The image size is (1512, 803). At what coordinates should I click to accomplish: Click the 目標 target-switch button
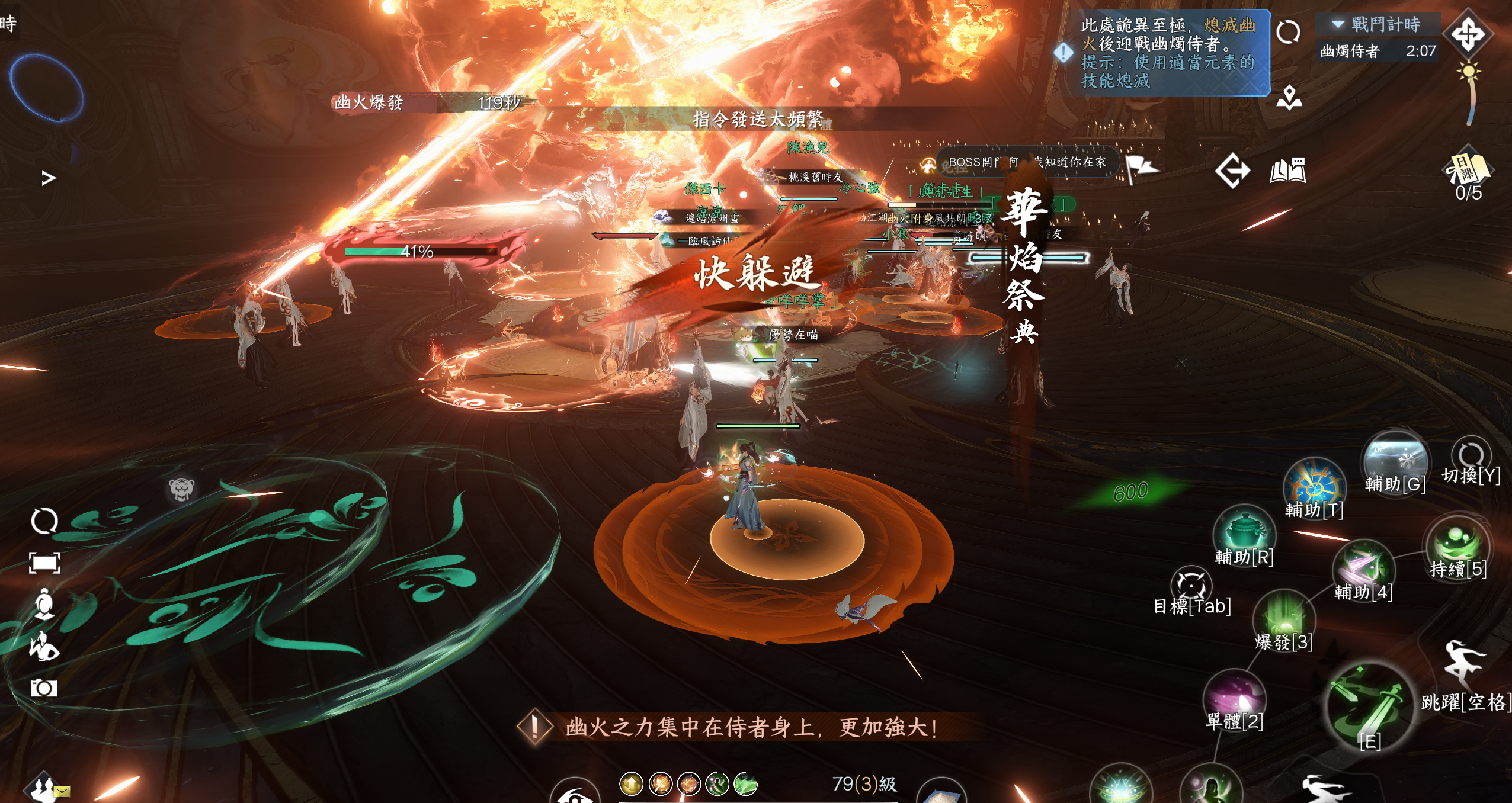[x=1191, y=586]
